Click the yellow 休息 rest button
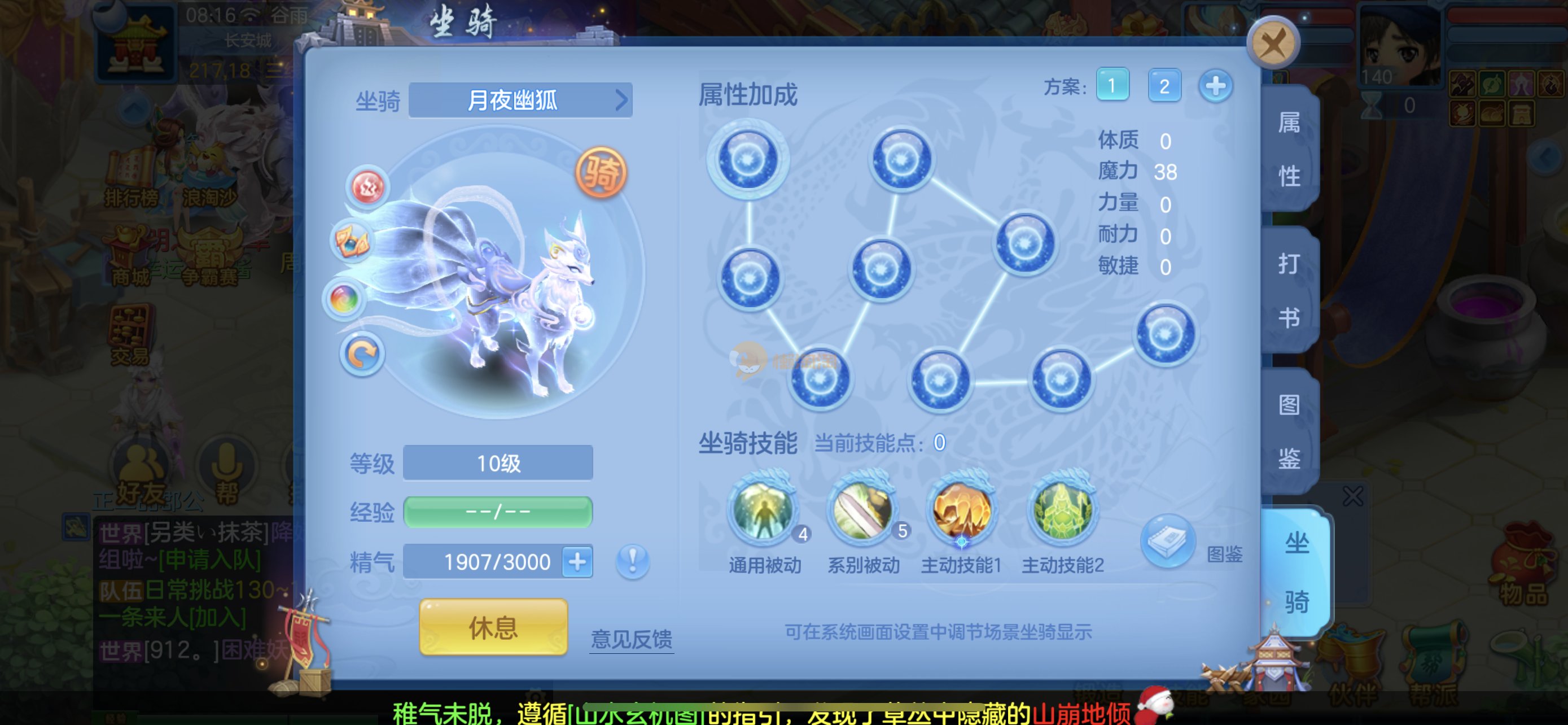 (x=493, y=627)
